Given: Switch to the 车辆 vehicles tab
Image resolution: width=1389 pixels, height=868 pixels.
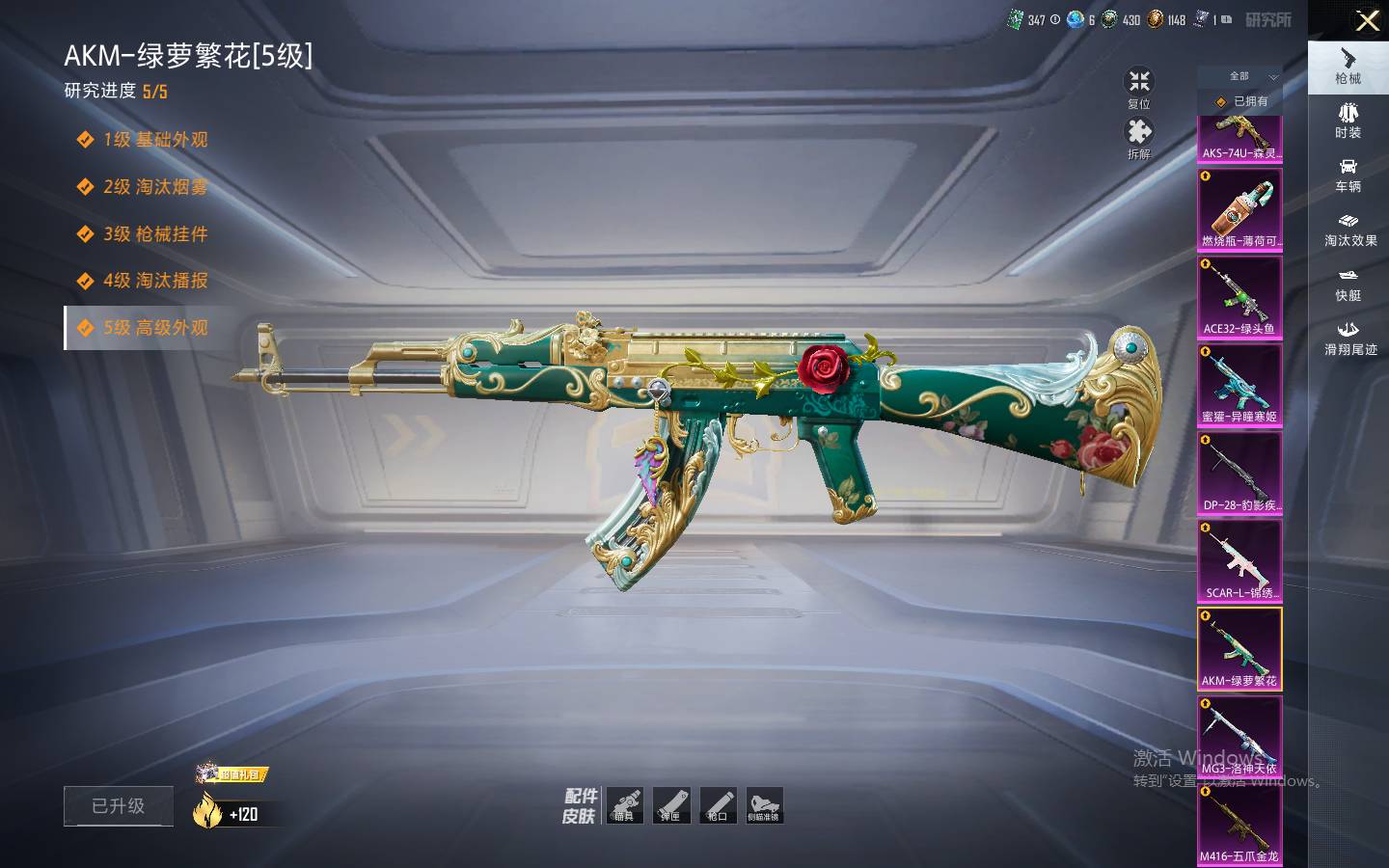Looking at the screenshot, I should 1348,175.
